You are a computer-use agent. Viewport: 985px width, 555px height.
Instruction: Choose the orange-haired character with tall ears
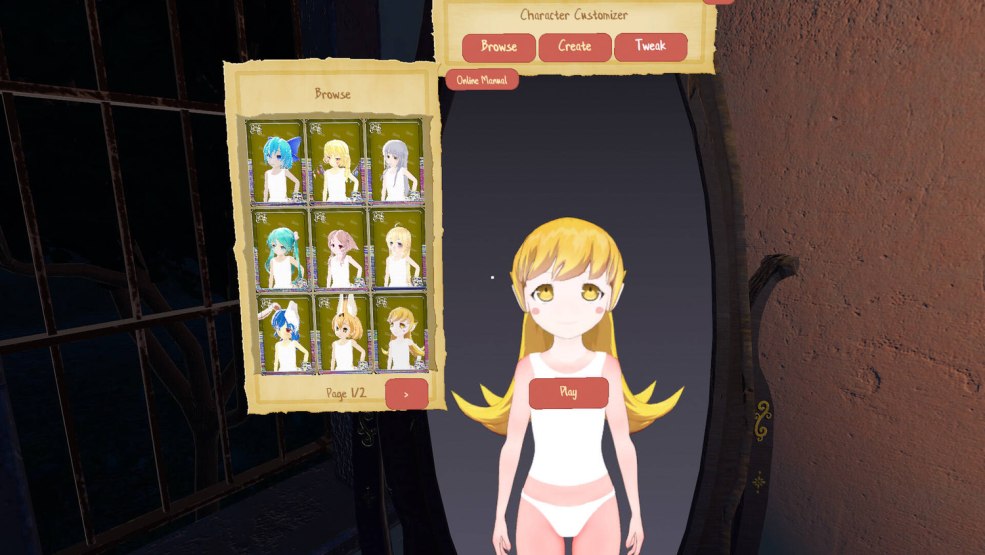coord(340,333)
